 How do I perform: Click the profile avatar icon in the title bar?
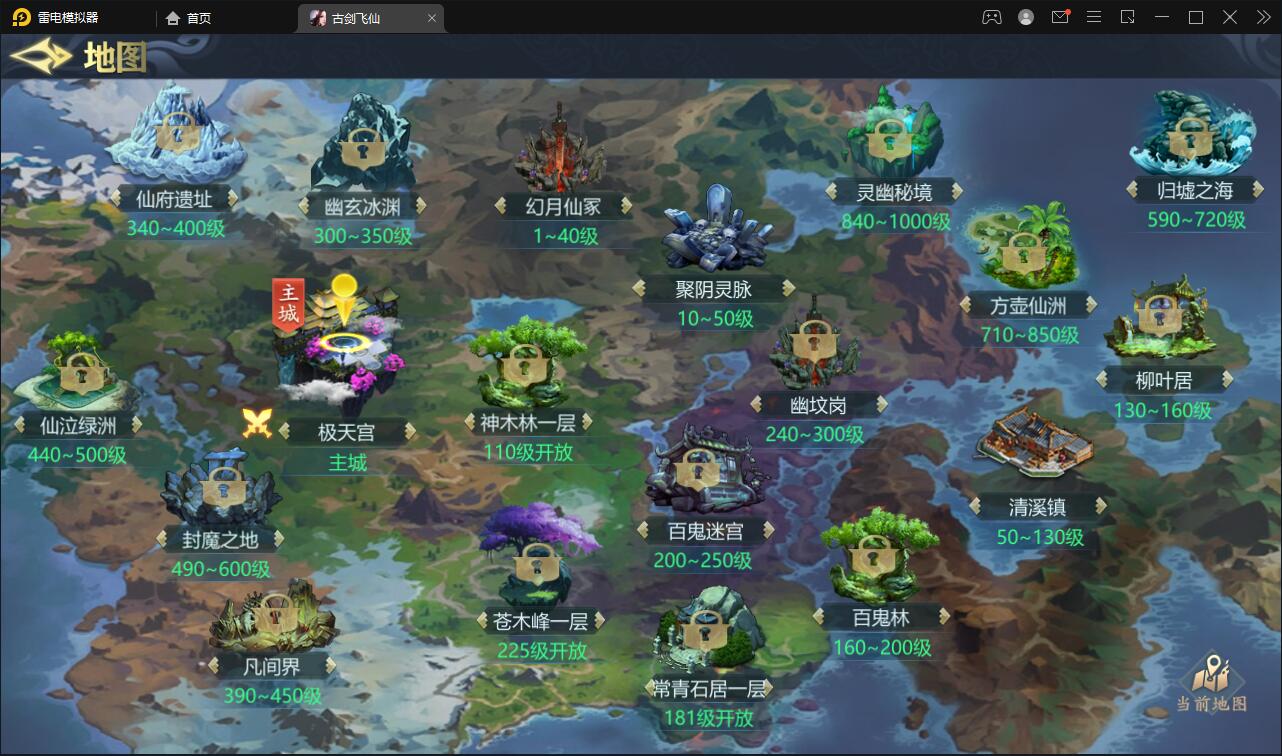(1026, 17)
